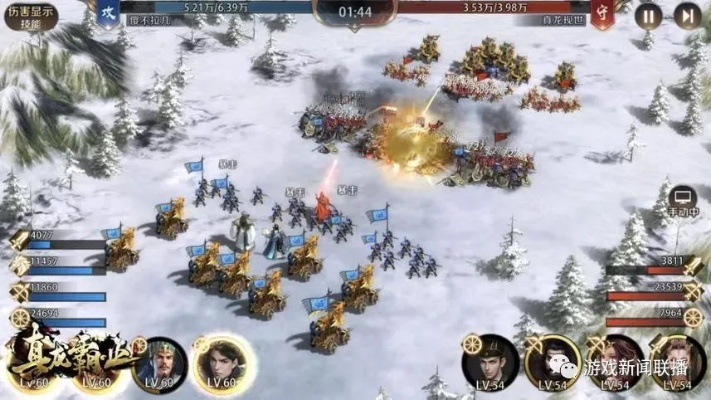The height and width of the screenshot is (400, 711).
Task: Select the enemy hero wearing a dark cap
Action: (490, 361)
